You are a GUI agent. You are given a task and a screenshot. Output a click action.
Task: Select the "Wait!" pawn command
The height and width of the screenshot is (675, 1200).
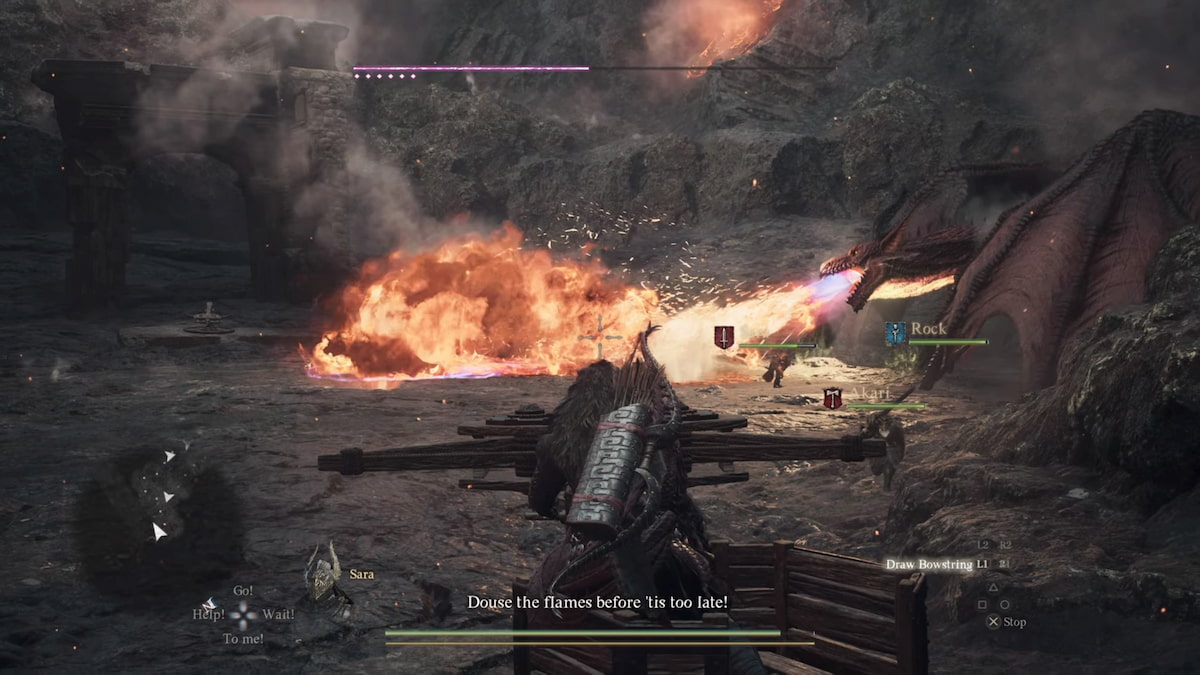(277, 614)
